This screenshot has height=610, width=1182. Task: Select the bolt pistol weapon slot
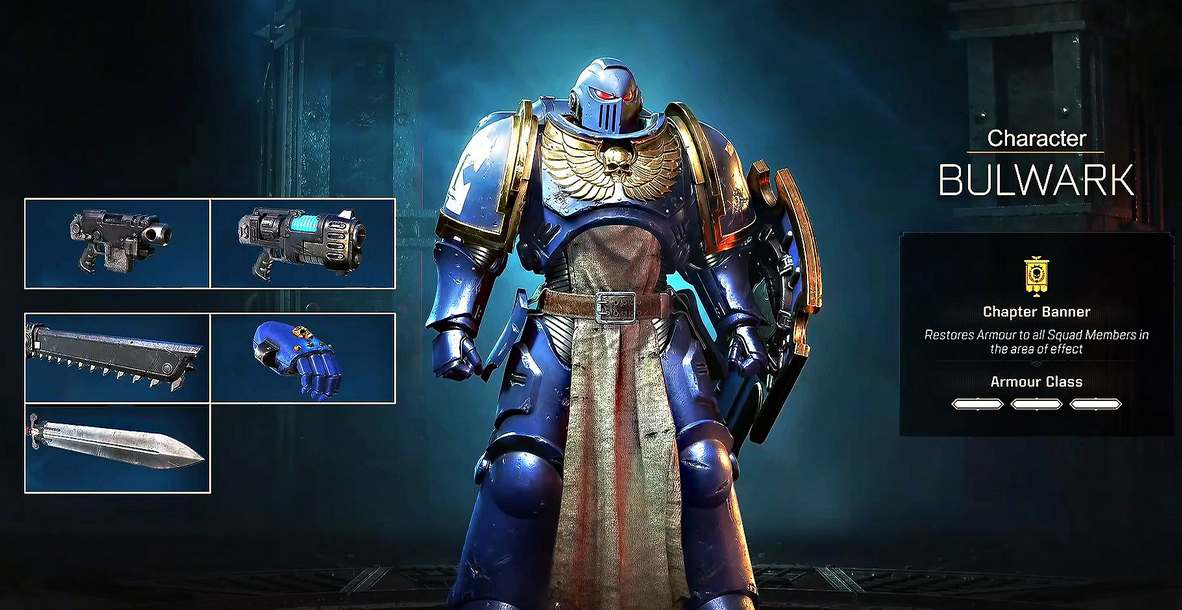pos(117,243)
